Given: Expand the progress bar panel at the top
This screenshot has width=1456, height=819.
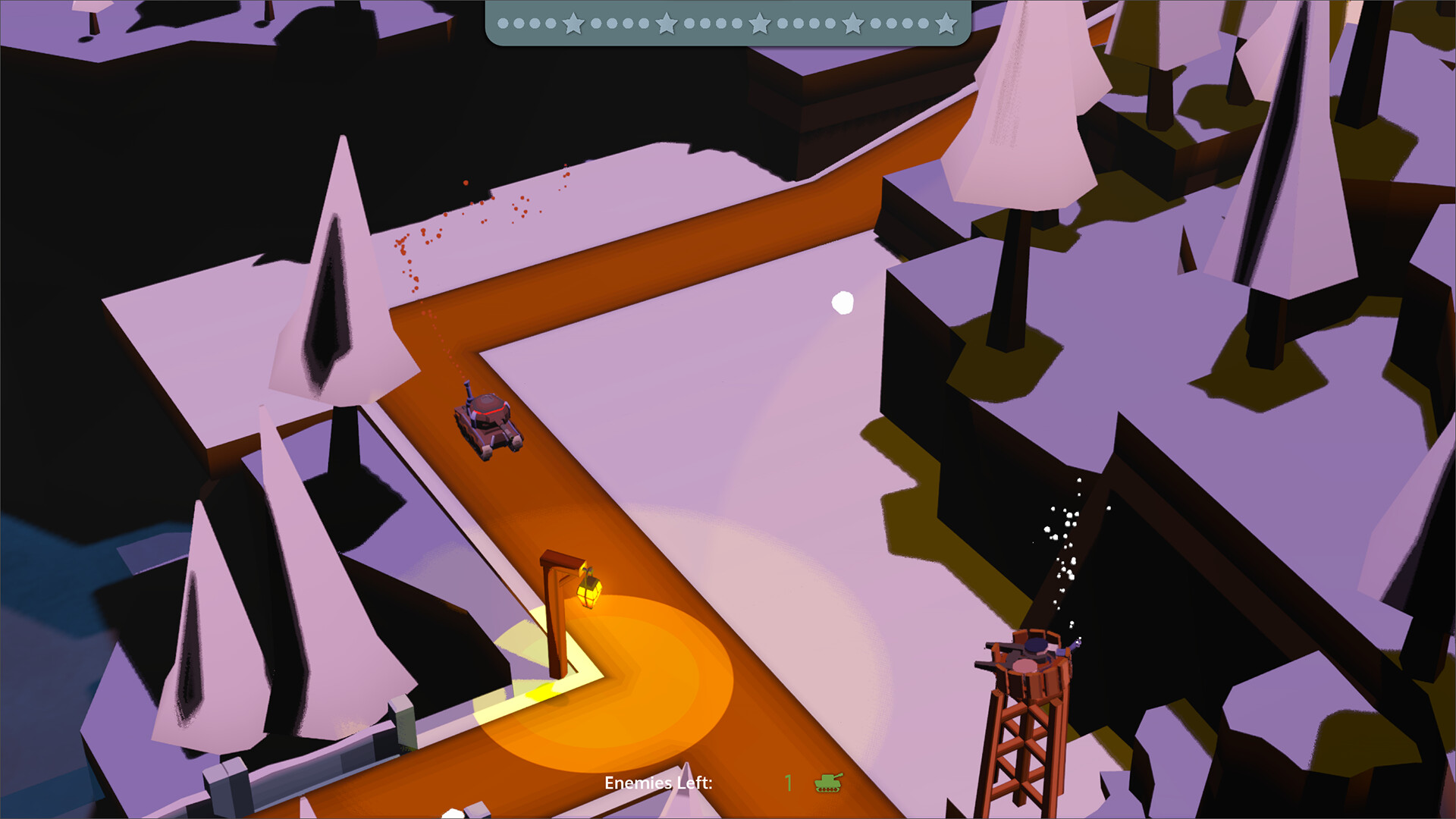Looking at the screenshot, I should click(728, 23).
